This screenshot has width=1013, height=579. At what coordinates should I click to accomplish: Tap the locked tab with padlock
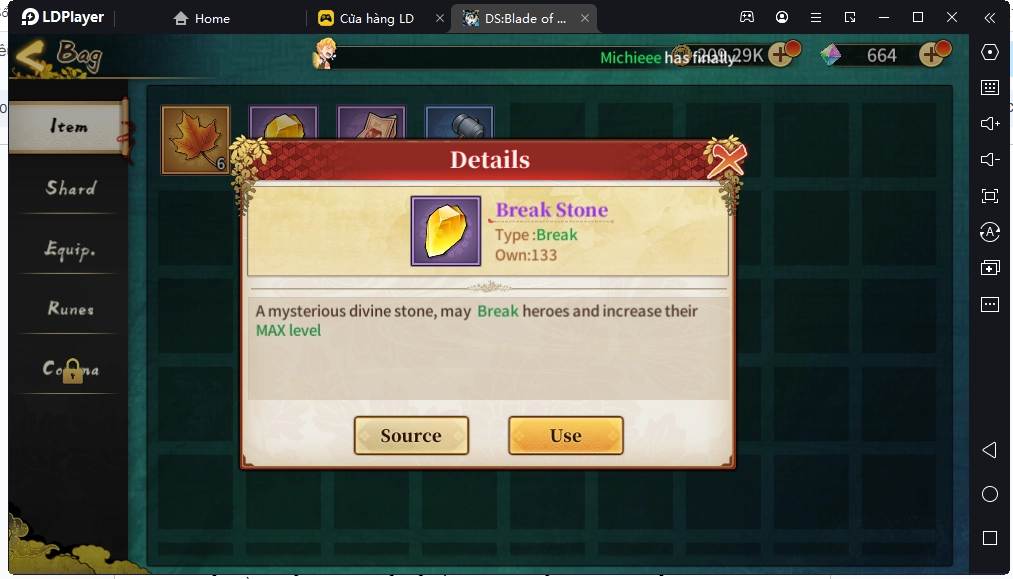70,370
